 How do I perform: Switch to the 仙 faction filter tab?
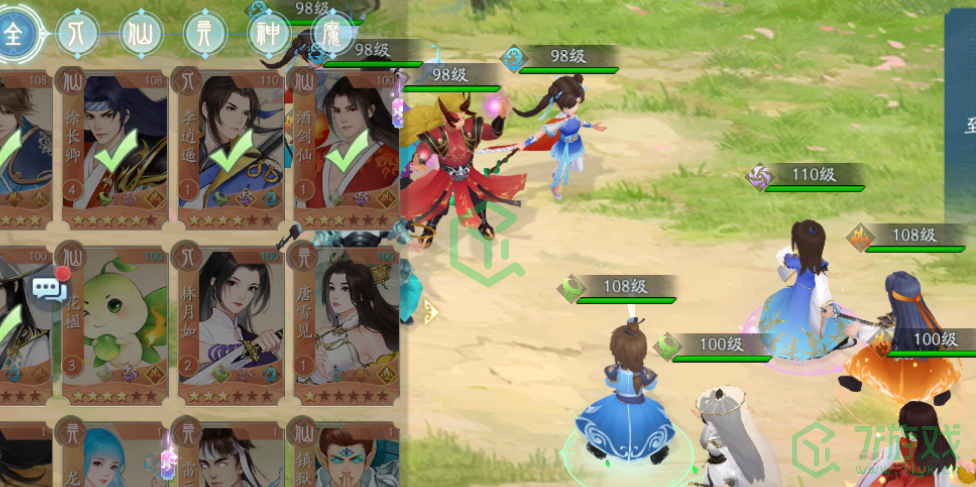[x=140, y=35]
